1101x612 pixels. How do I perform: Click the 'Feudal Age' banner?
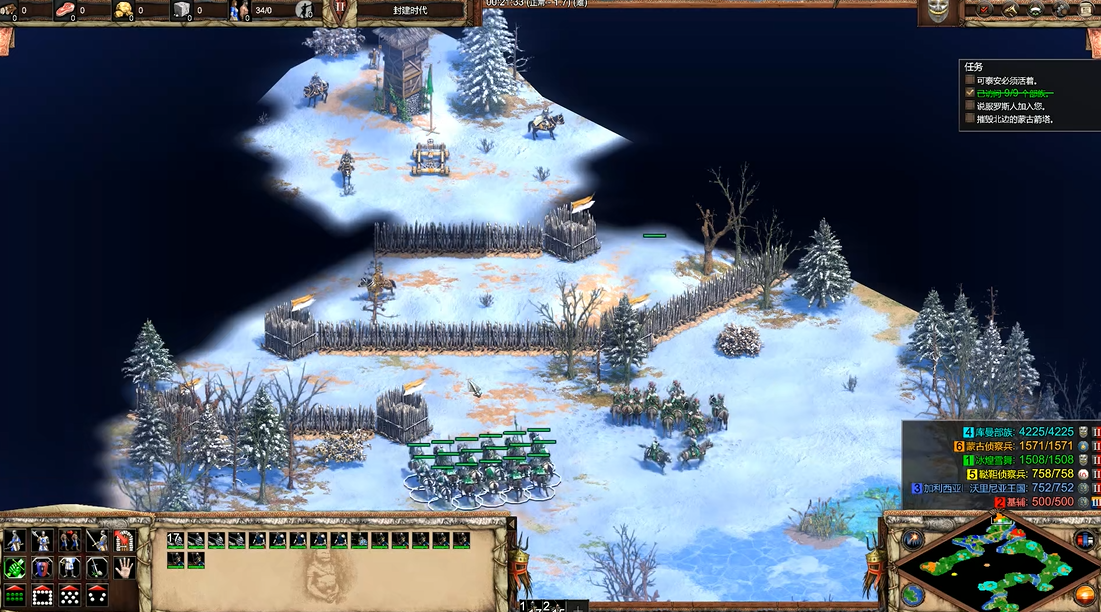point(410,10)
